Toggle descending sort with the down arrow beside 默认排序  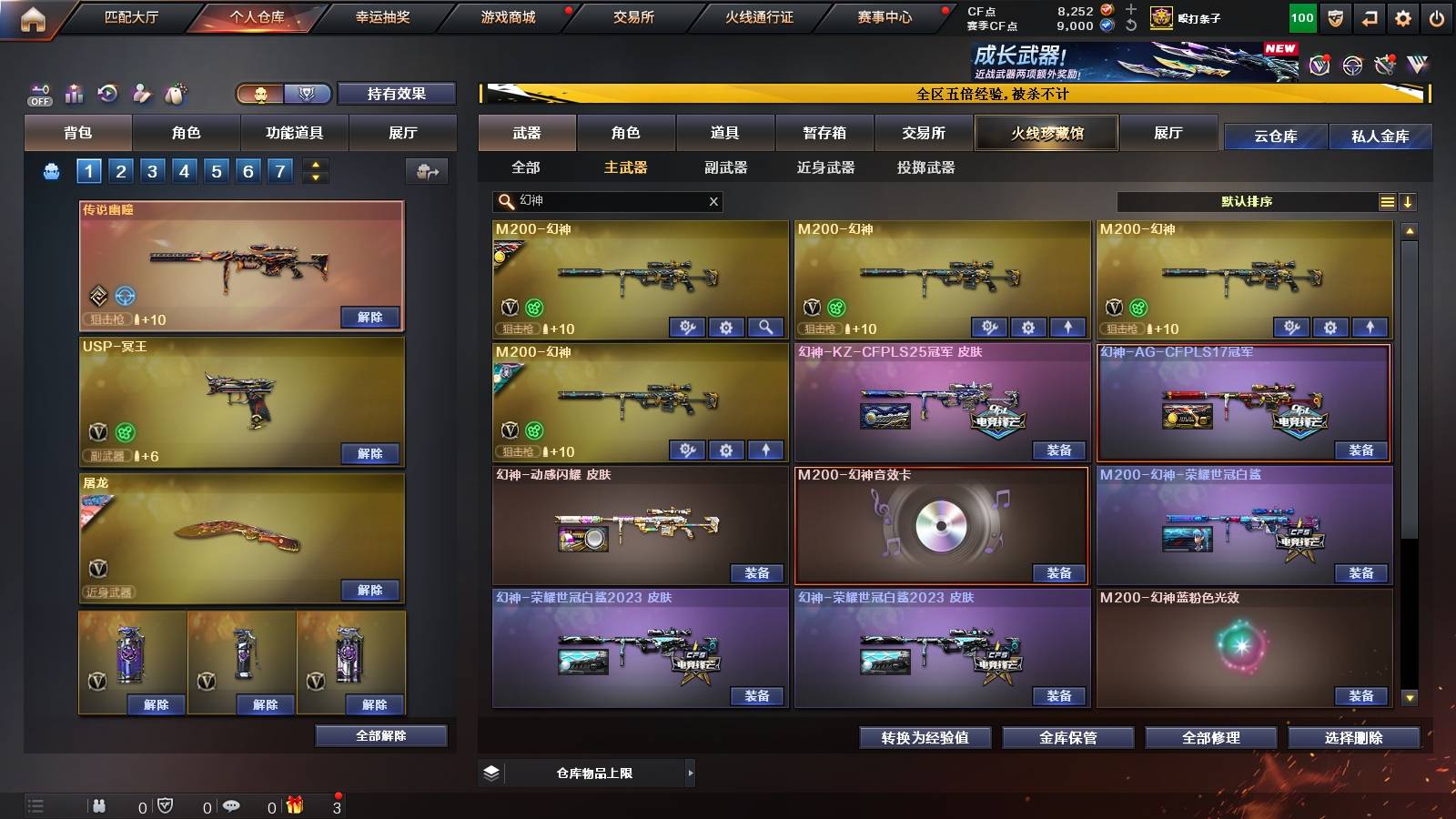[1409, 202]
